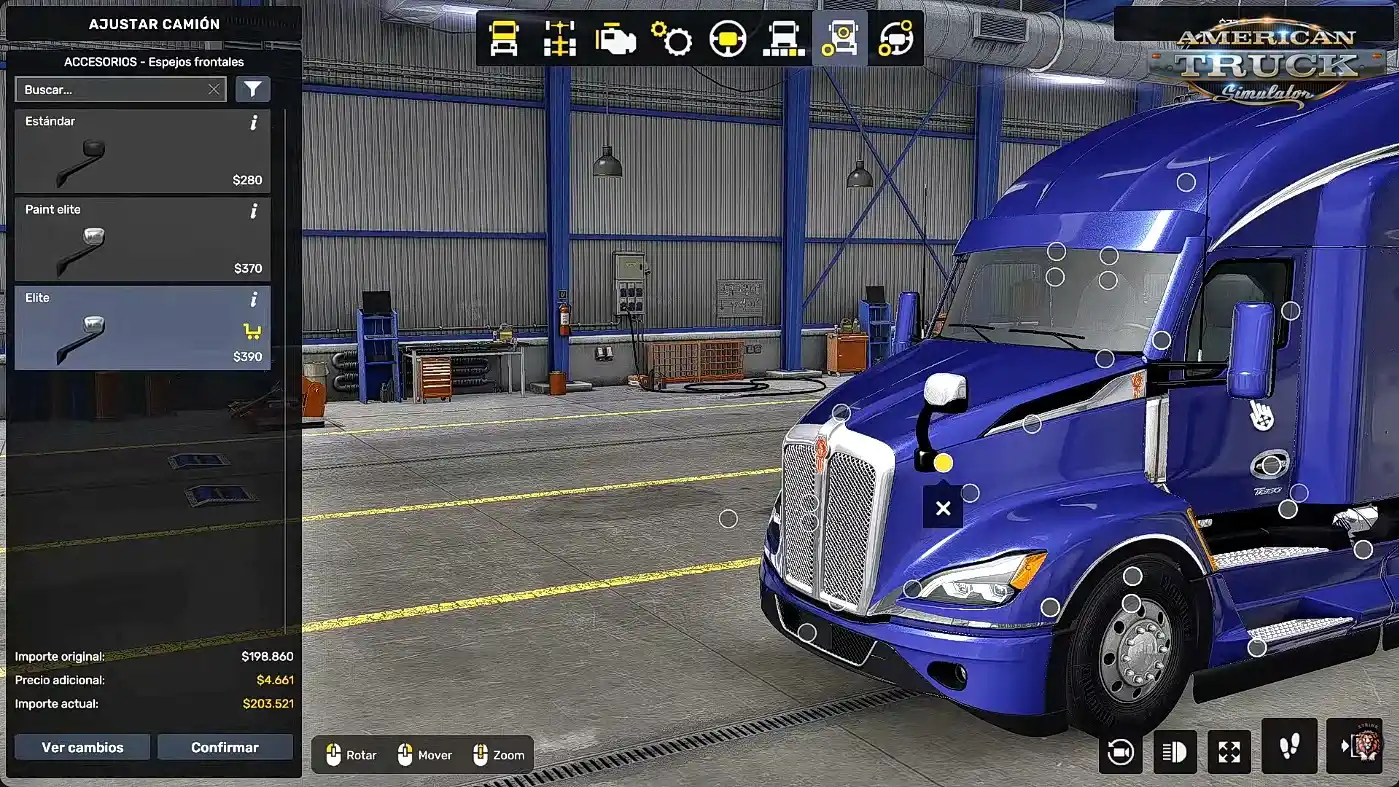Image resolution: width=1399 pixels, height=787 pixels.
Task: Close the selected mirror slot with X
Action: tap(942, 509)
